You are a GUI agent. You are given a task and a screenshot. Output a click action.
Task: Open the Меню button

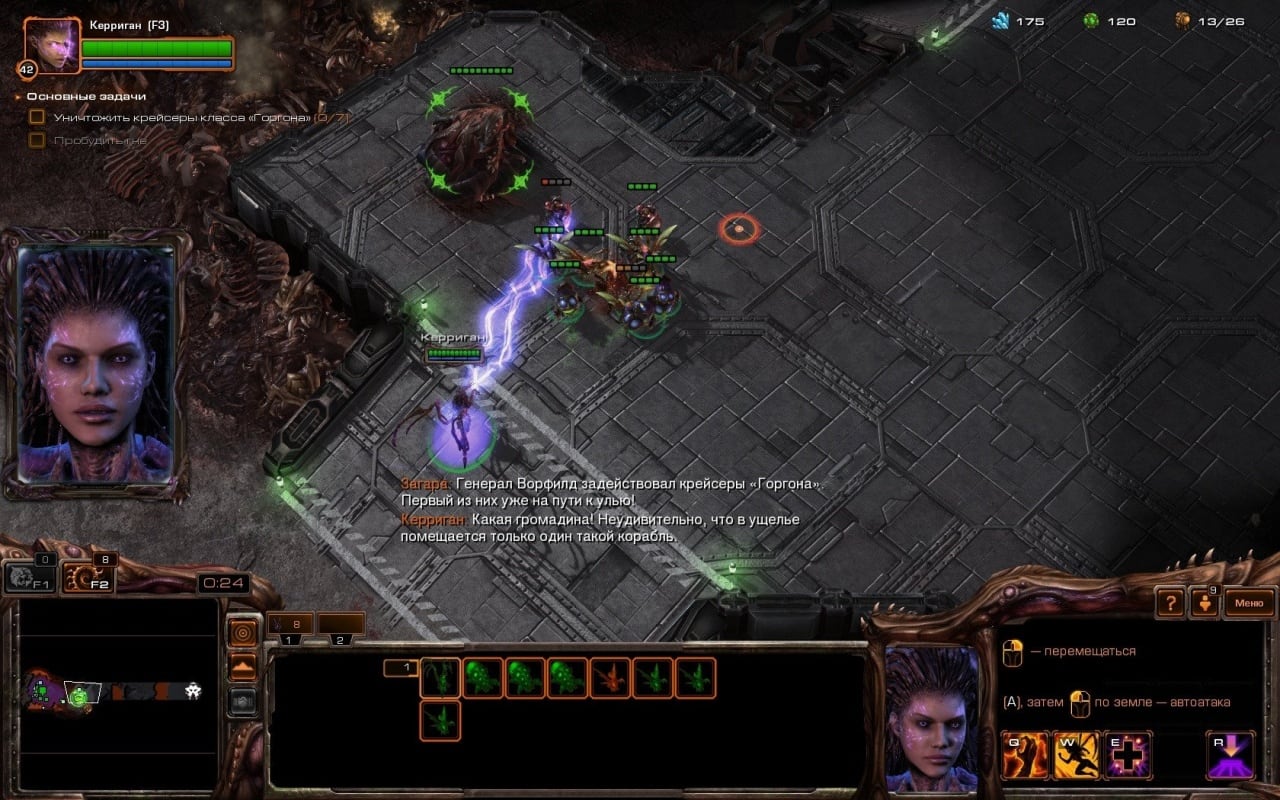(x=1249, y=603)
